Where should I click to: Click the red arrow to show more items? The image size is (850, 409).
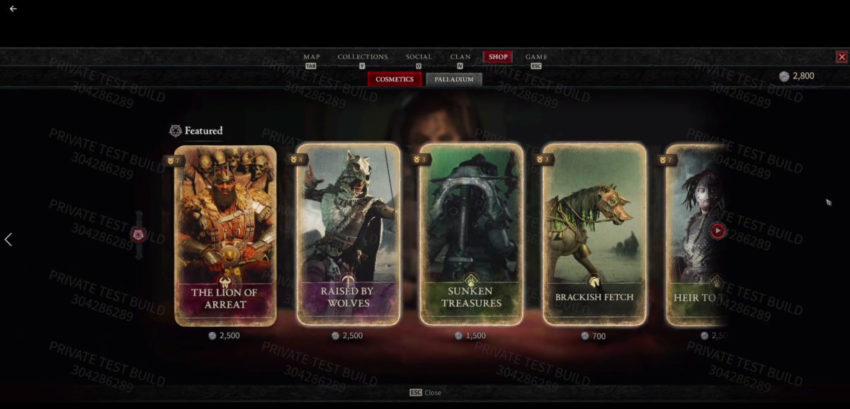(x=718, y=230)
